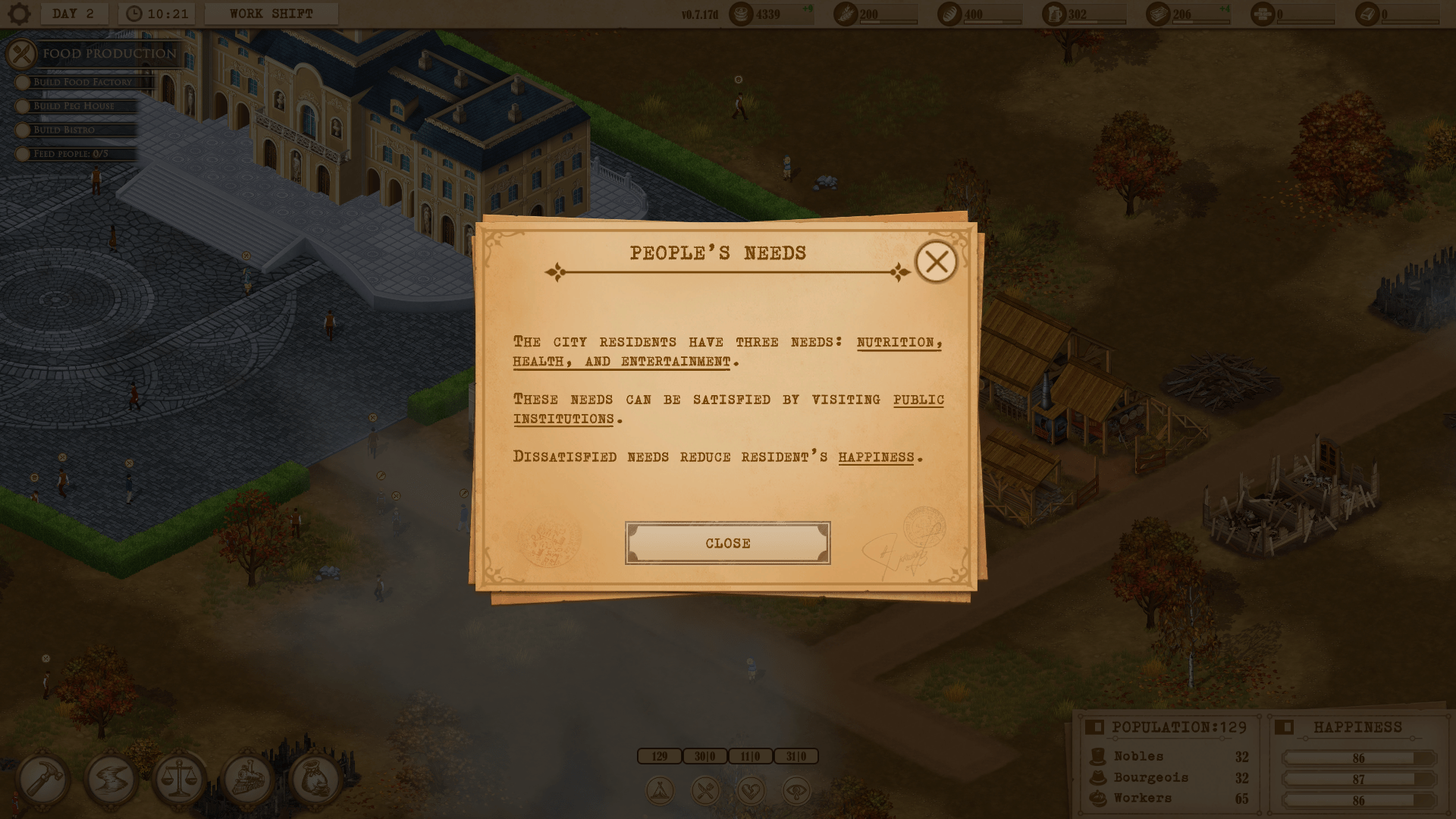1456x819 pixels.
Task: Follow the underlined Happiness link
Action: pos(876,457)
